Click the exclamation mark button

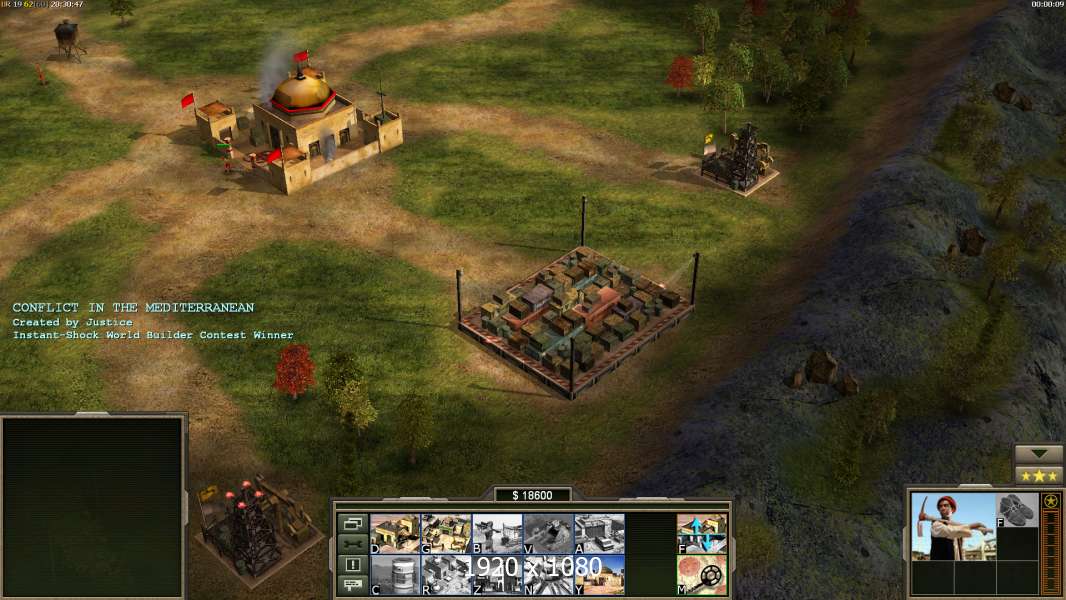(x=352, y=565)
